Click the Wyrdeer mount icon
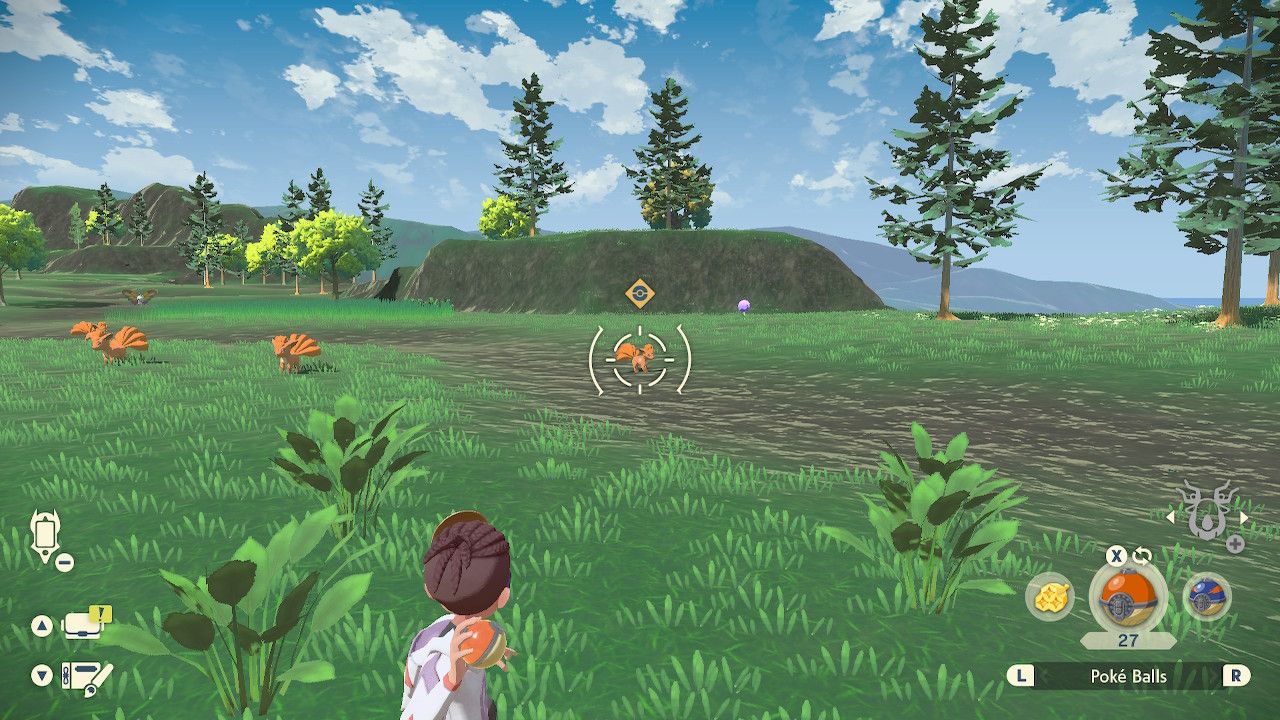Viewport: 1280px width, 720px height. tap(1210, 512)
